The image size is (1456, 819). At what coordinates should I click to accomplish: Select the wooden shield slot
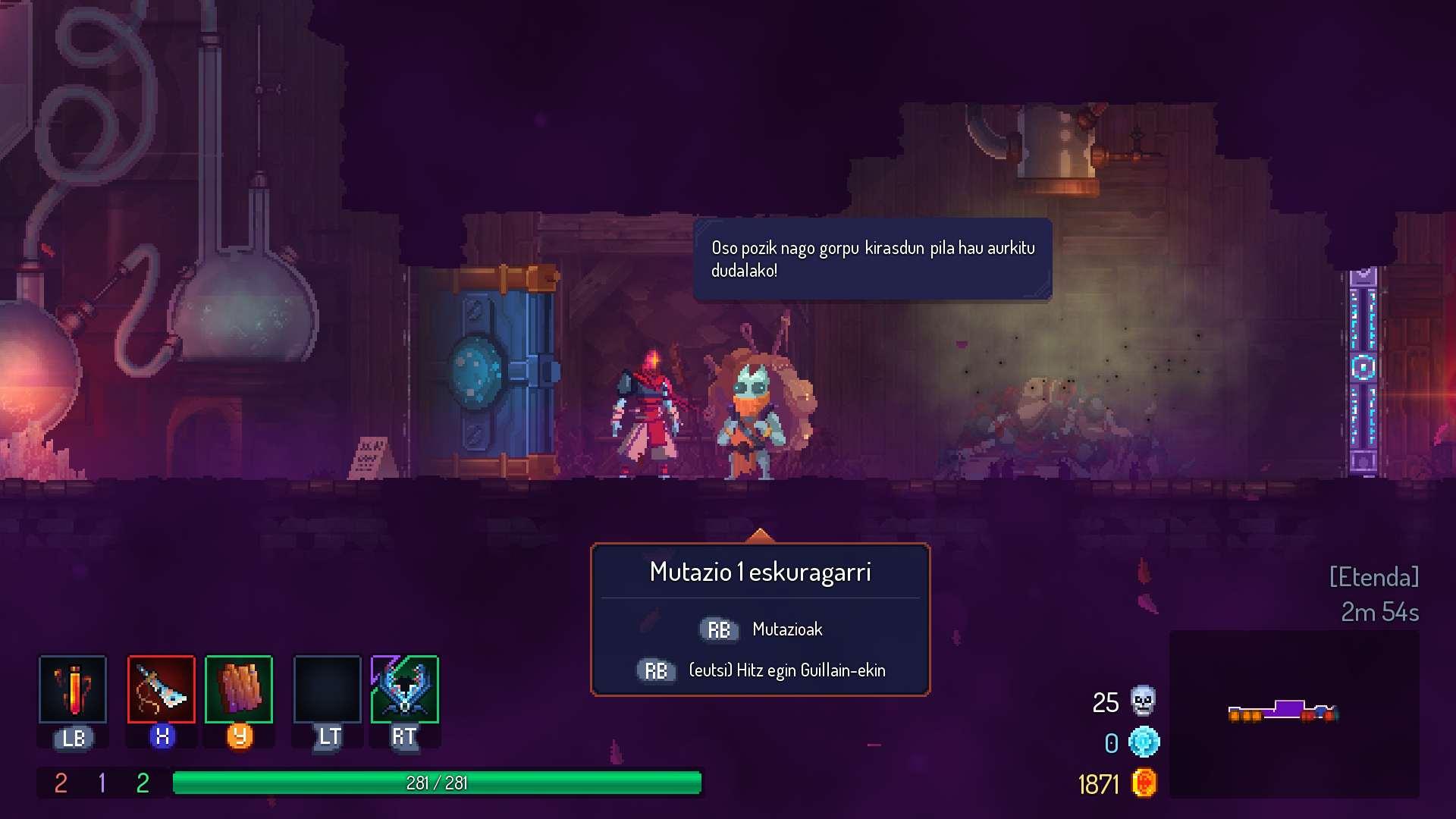pos(239,689)
